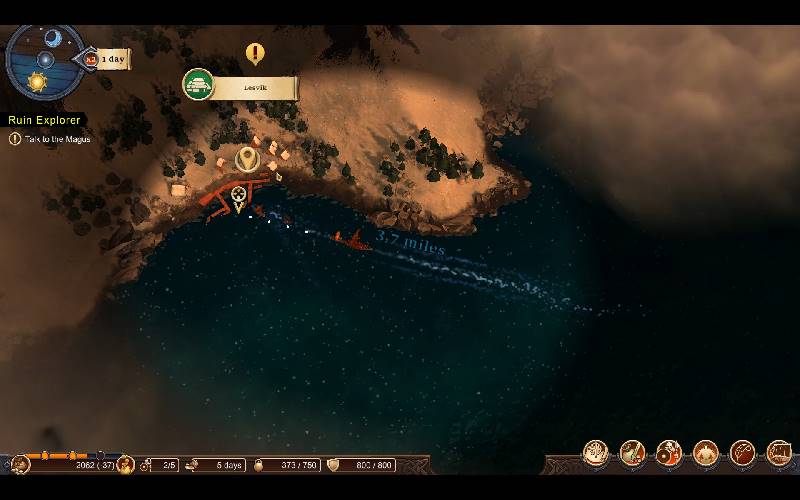Open the Ruin Explorer quest tracker

tap(45, 121)
